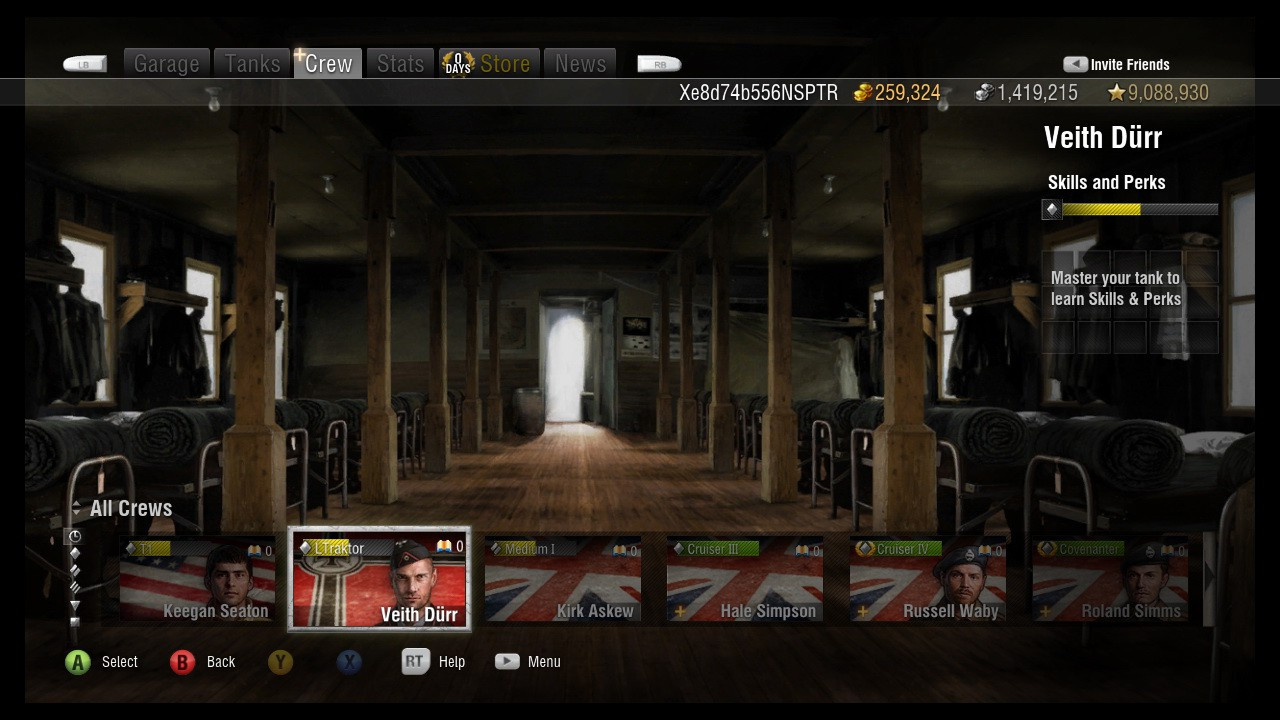Image resolution: width=1280 pixels, height=720 pixels.
Task: Choose Russell Waby's Cruiser IV crew card
Action: [x=927, y=581]
